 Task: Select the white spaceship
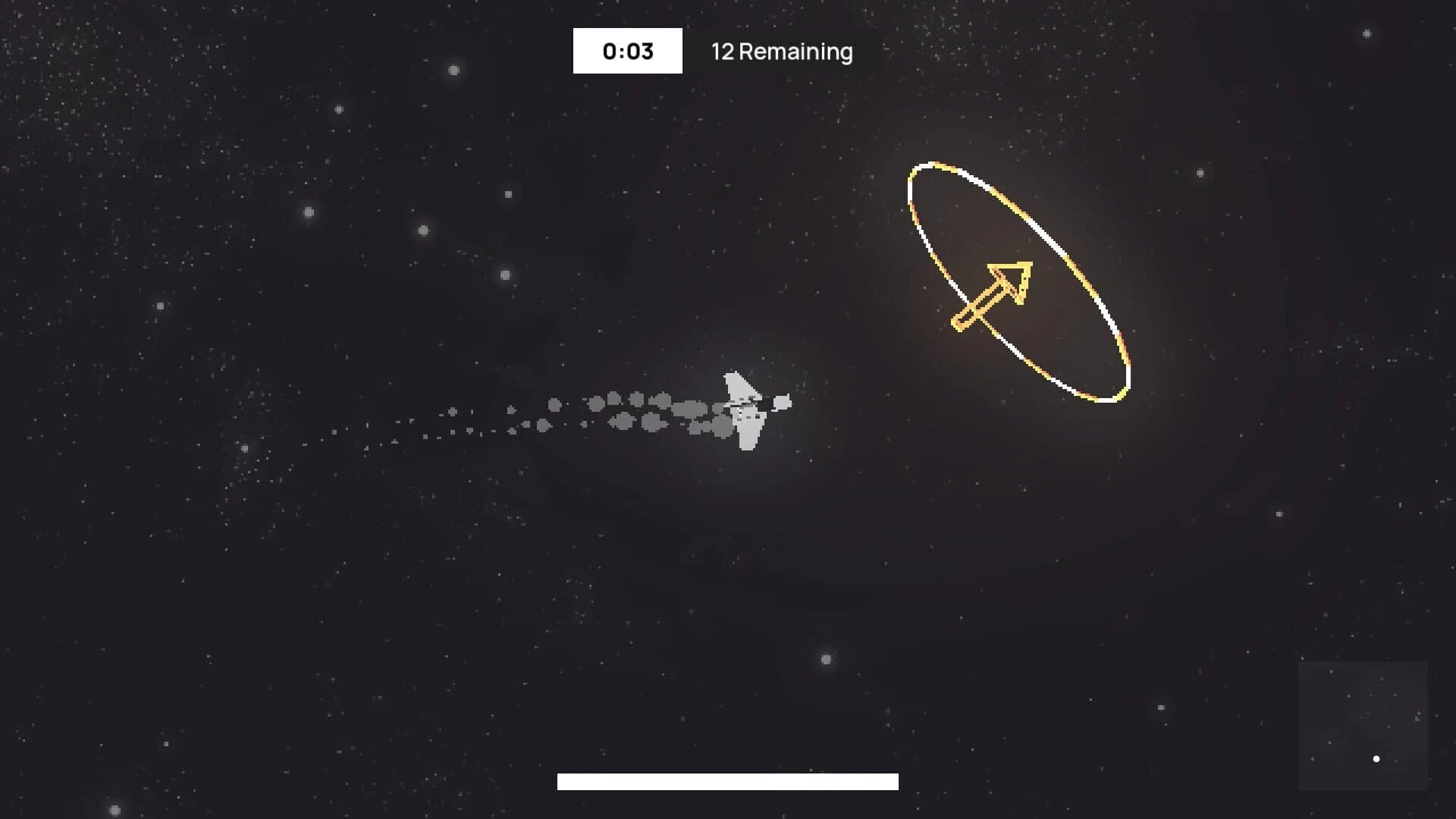[743, 409]
